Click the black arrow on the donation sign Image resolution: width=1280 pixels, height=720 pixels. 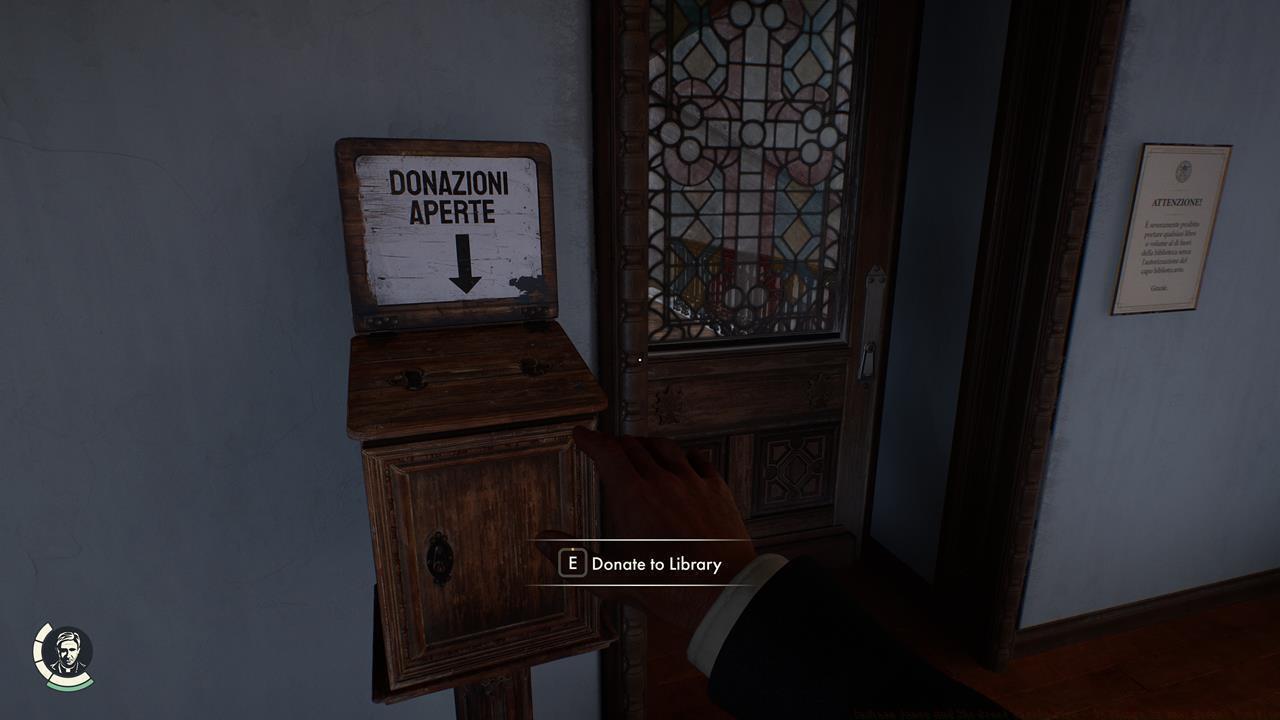click(465, 260)
